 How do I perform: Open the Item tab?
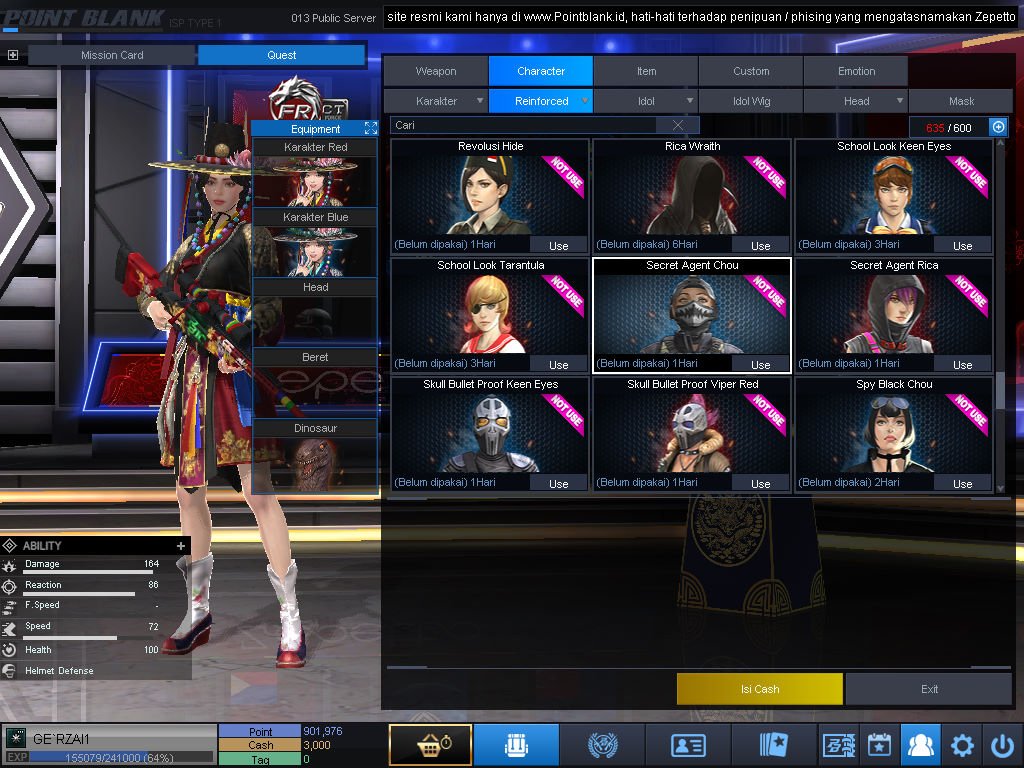[646, 71]
